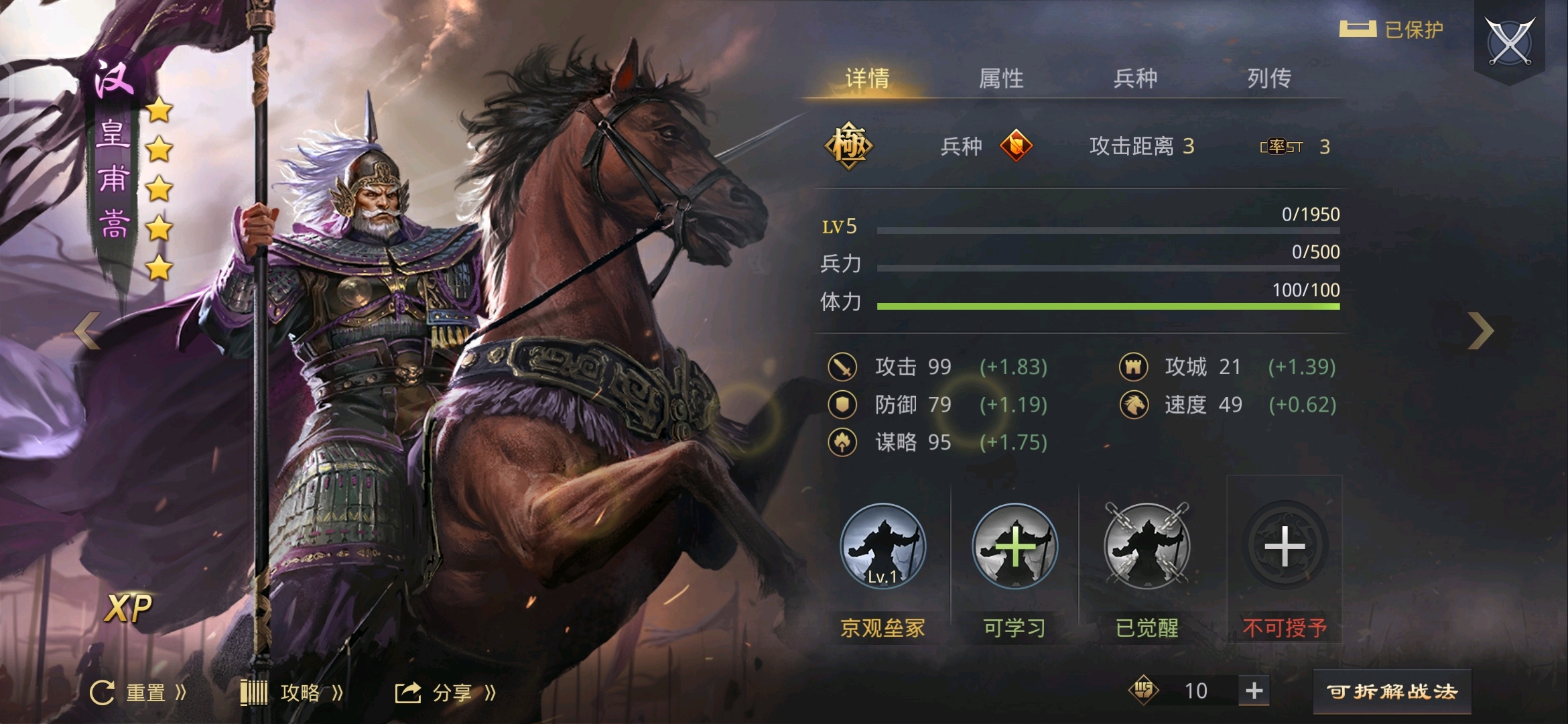Click the gold 极 quality seal badge
This screenshot has height=724, width=1568.
(850, 147)
